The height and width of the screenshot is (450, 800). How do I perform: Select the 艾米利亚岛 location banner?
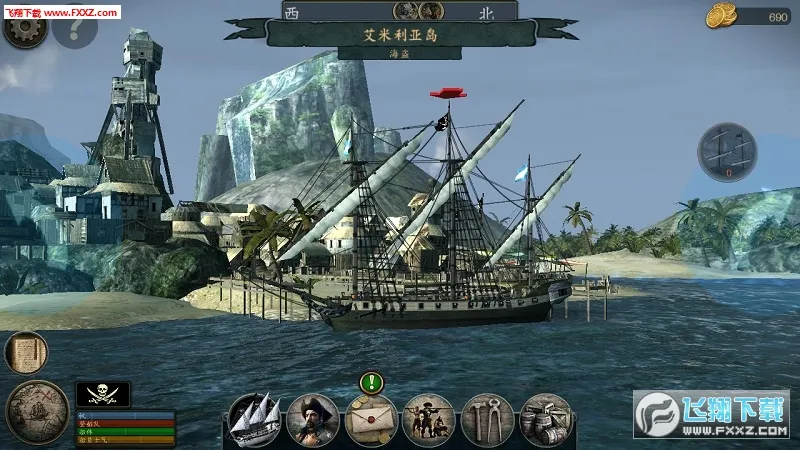(x=400, y=34)
